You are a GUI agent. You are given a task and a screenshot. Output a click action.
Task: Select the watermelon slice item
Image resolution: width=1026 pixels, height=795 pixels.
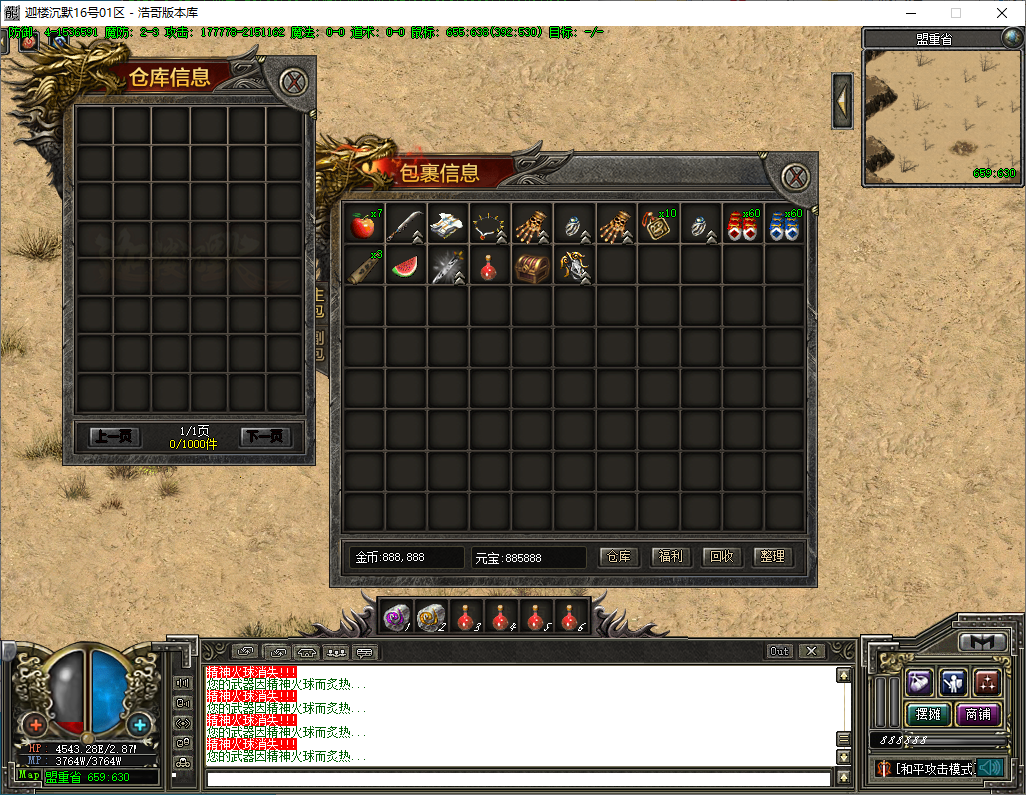(404, 267)
